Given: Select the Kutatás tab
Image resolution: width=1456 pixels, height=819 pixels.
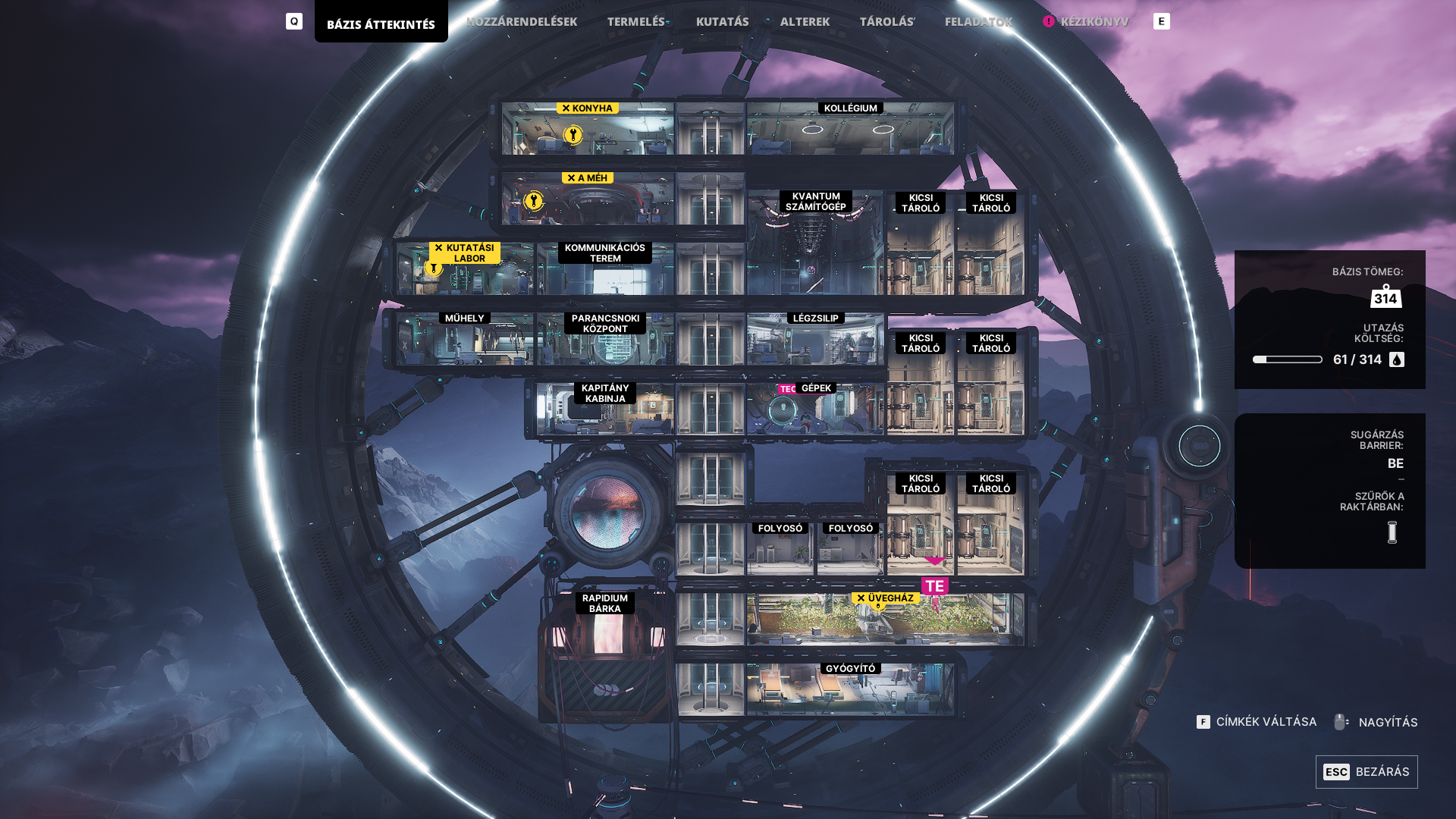Looking at the screenshot, I should (722, 22).
